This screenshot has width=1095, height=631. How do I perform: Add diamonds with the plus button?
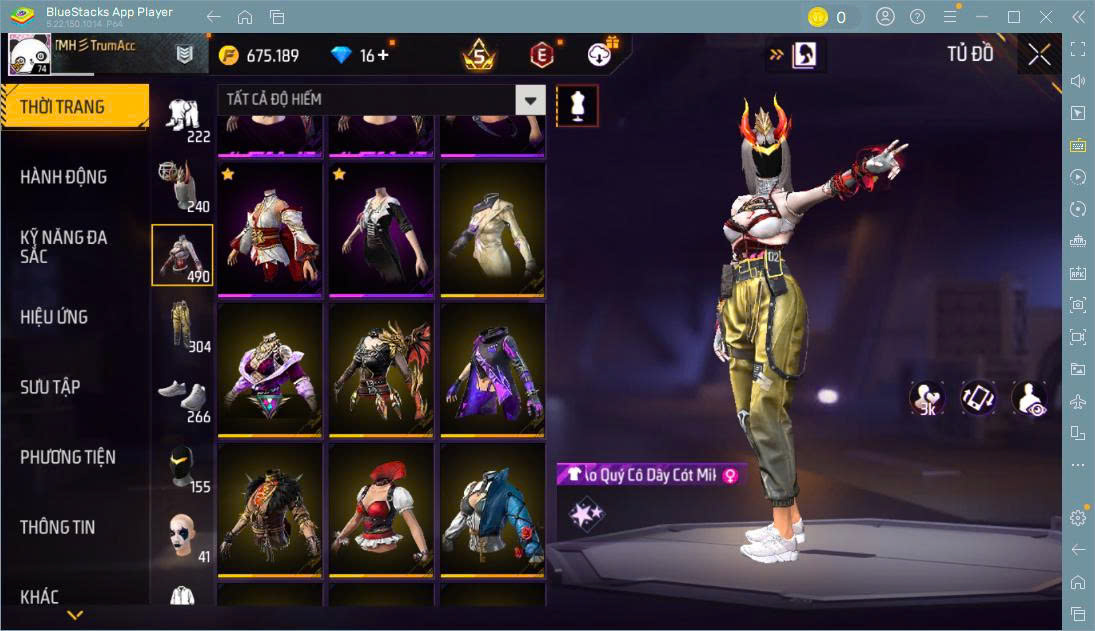pos(381,55)
